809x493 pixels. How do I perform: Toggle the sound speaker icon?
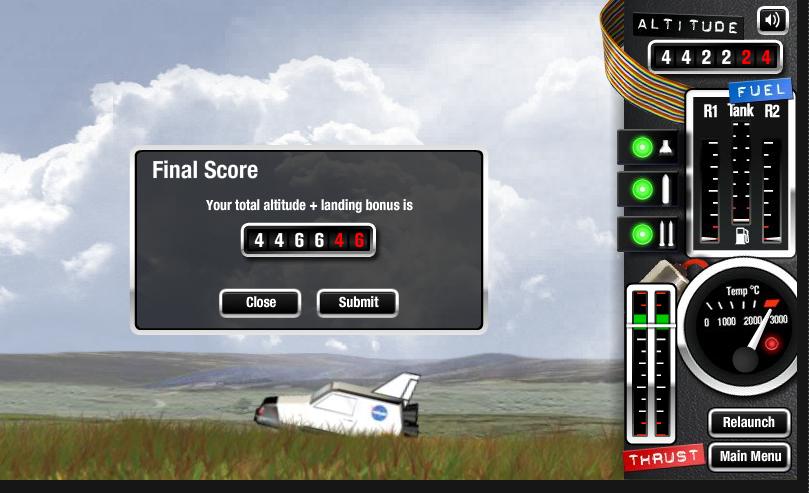click(x=772, y=20)
